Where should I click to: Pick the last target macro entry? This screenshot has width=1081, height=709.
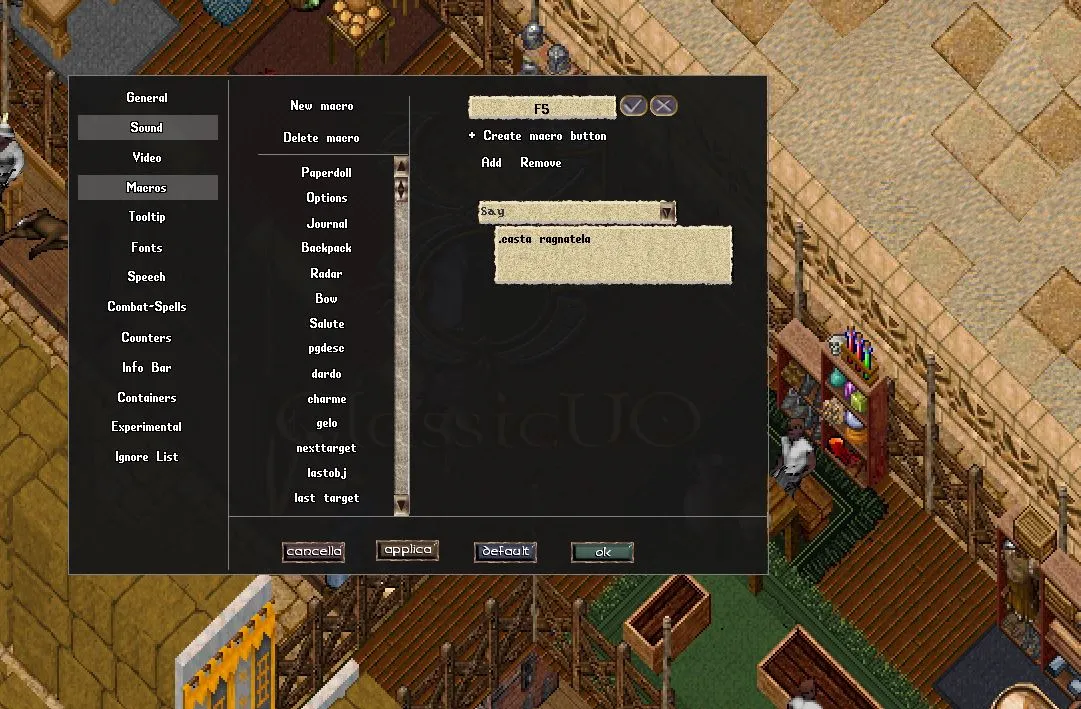326,498
